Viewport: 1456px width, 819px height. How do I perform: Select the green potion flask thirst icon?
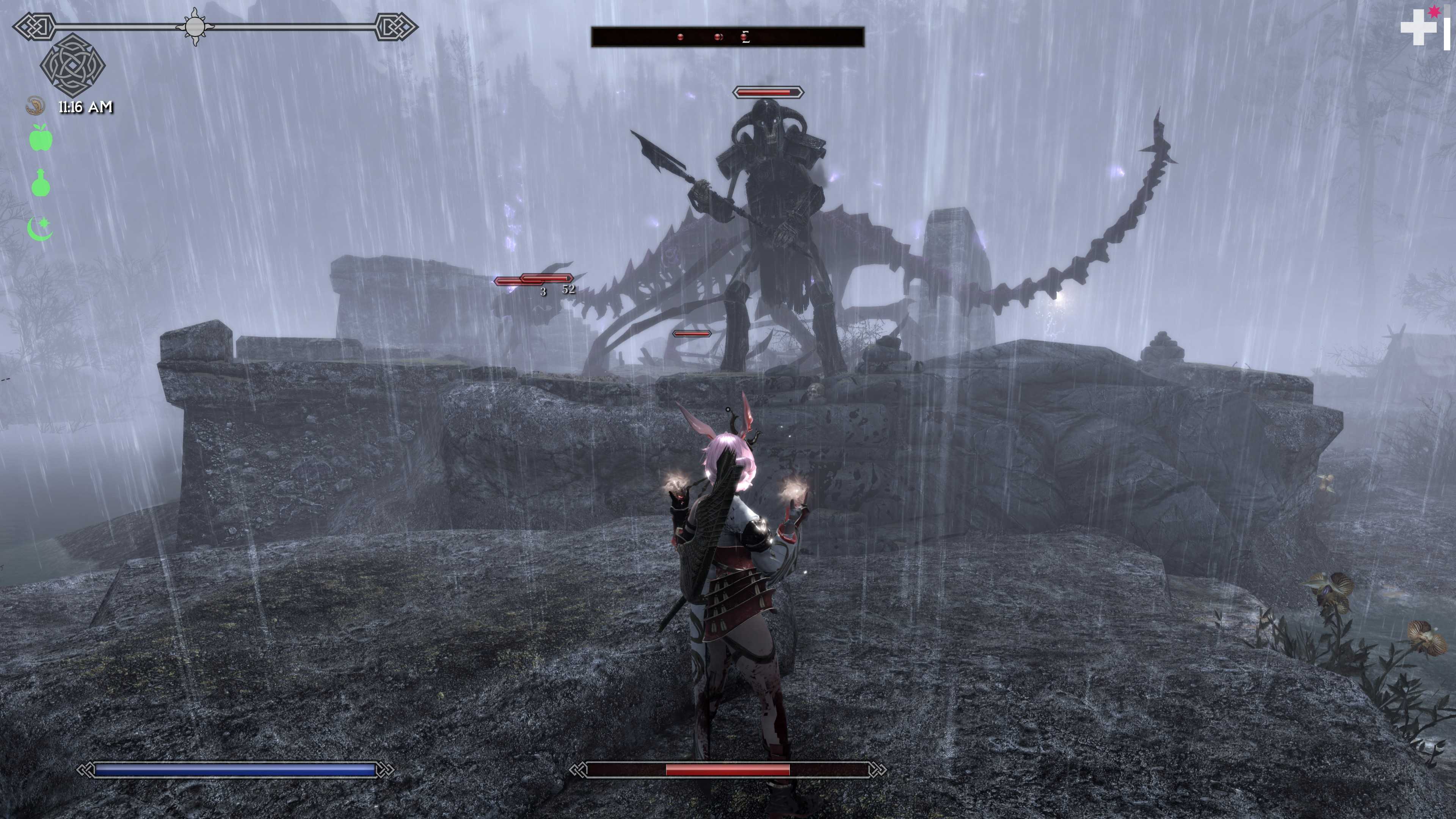pos(41,183)
